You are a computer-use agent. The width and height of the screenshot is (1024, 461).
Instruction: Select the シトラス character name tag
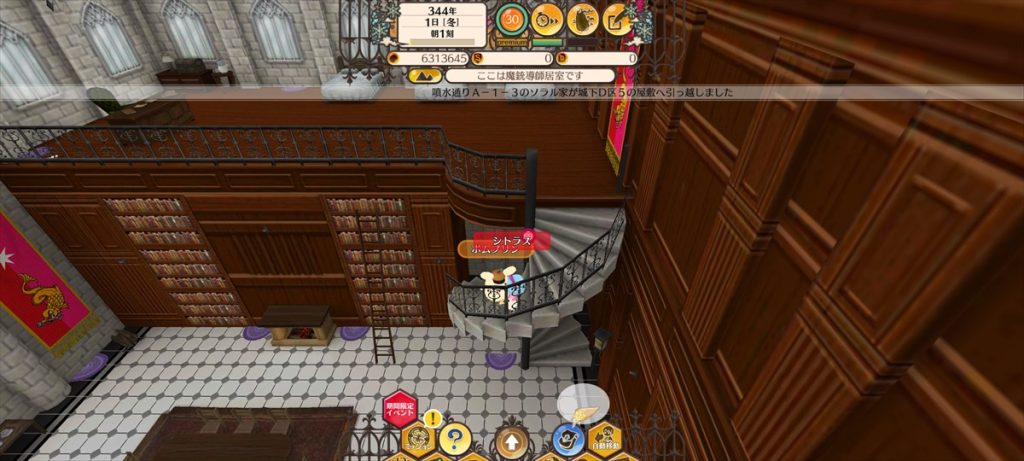[x=512, y=239]
